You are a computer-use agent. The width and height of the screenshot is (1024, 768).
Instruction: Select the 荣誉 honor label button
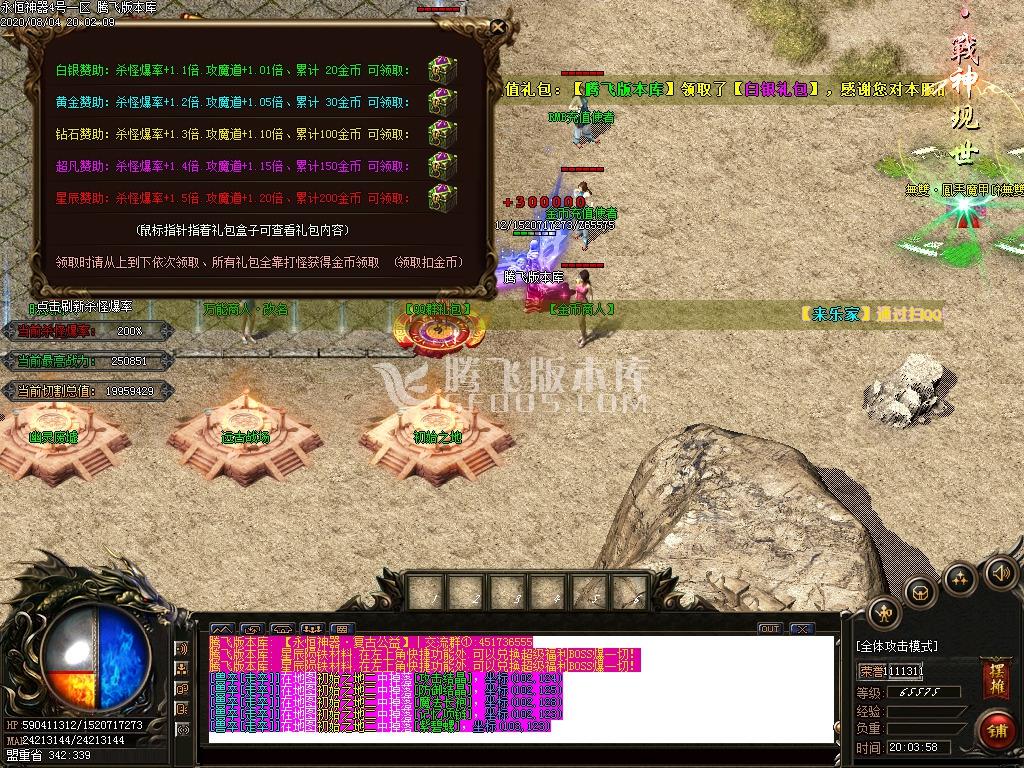[868, 671]
